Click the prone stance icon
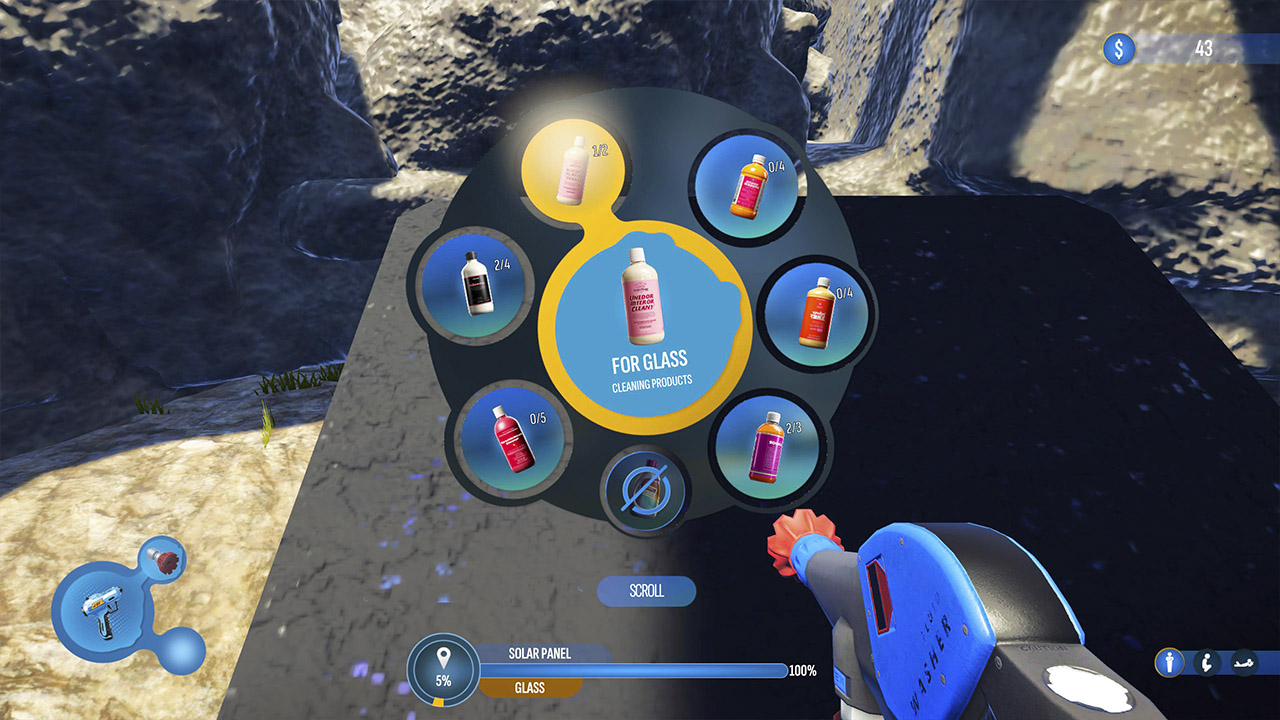 click(x=1245, y=661)
